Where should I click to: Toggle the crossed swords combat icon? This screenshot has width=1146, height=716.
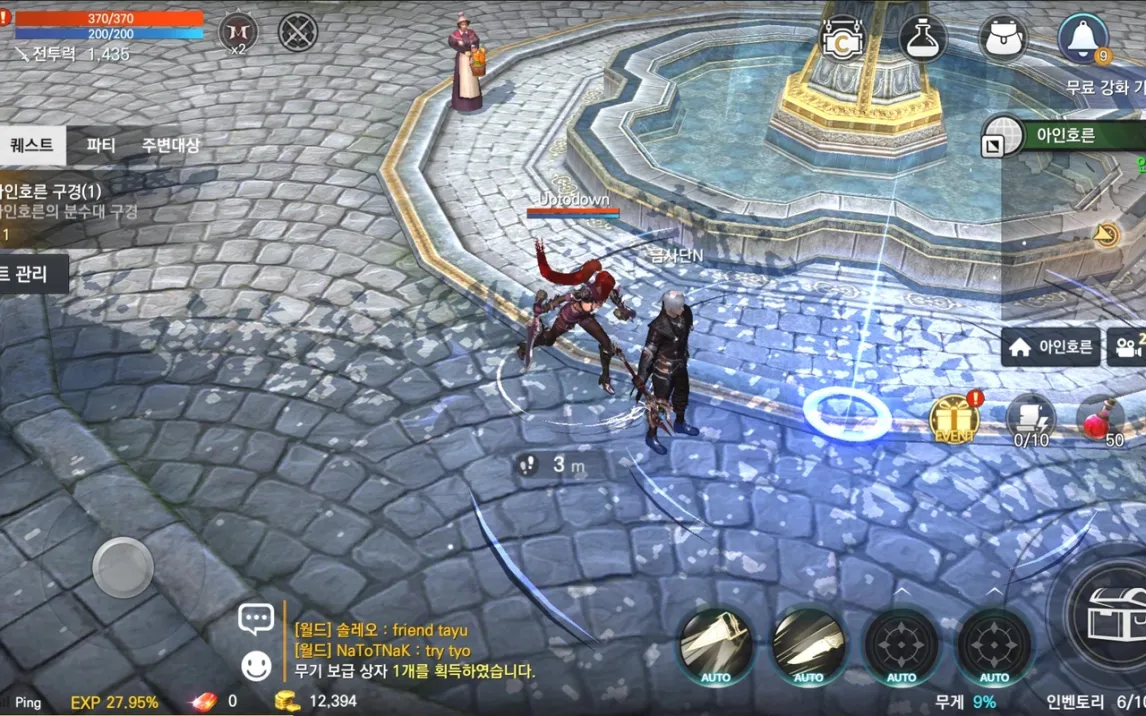coord(297,33)
